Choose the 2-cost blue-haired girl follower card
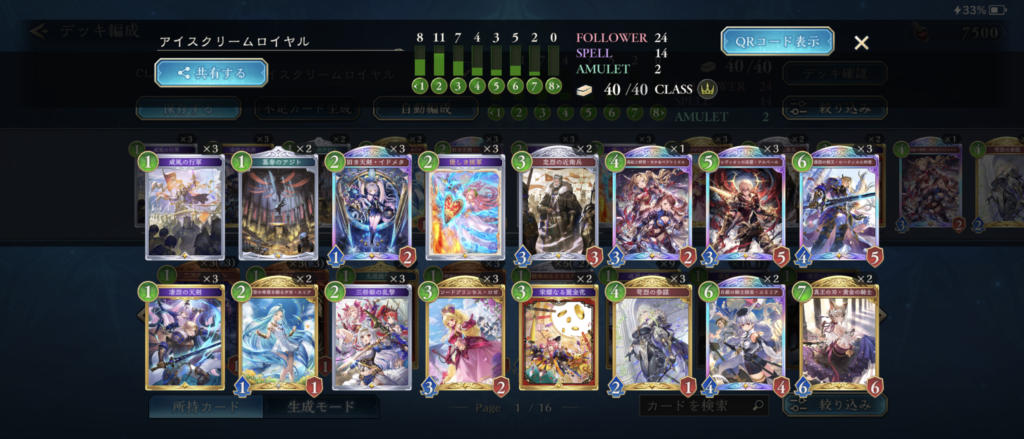Image resolution: width=1024 pixels, height=439 pixels. point(277,337)
